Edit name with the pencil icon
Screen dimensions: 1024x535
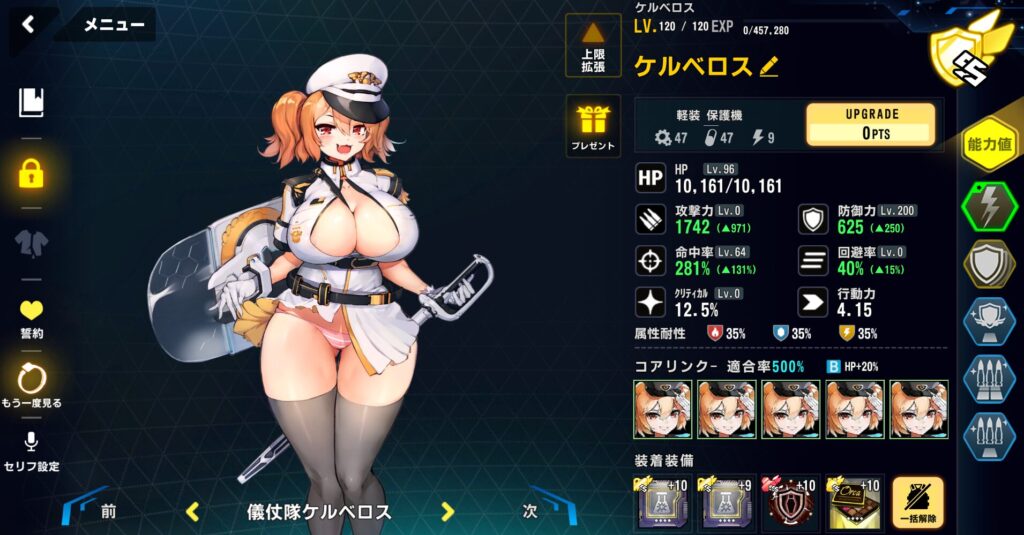click(x=768, y=67)
